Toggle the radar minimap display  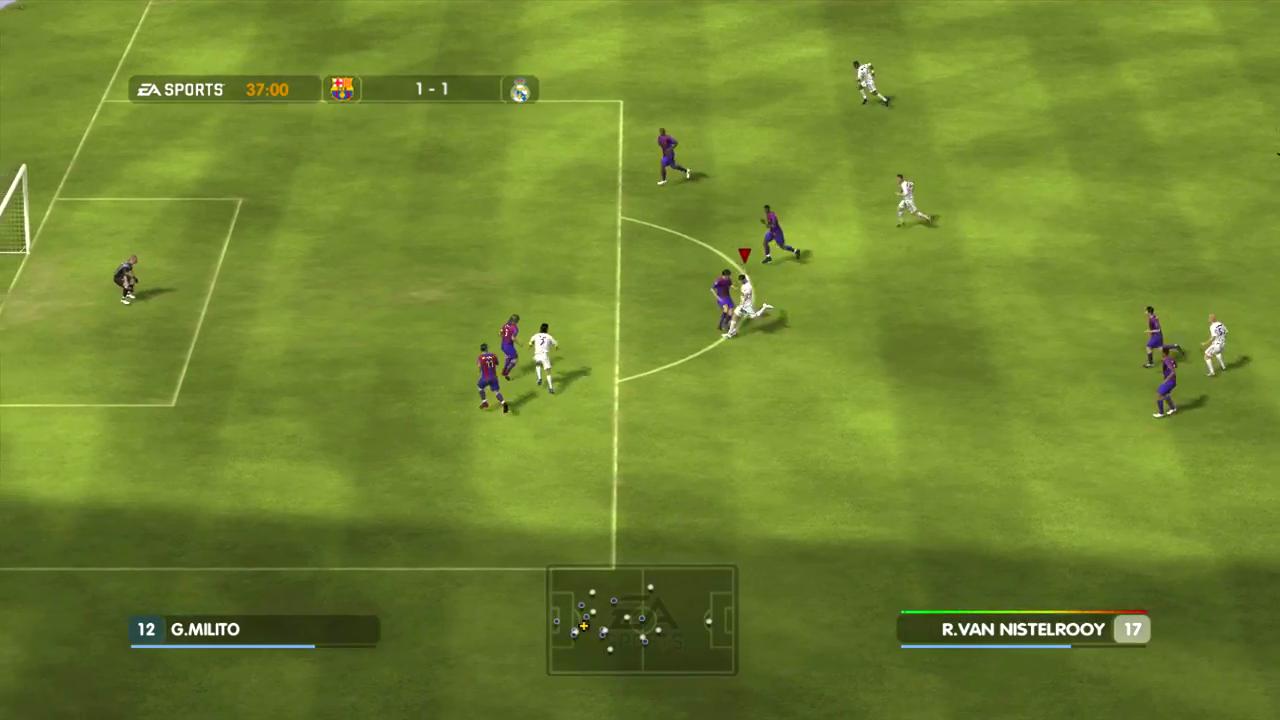[640, 620]
